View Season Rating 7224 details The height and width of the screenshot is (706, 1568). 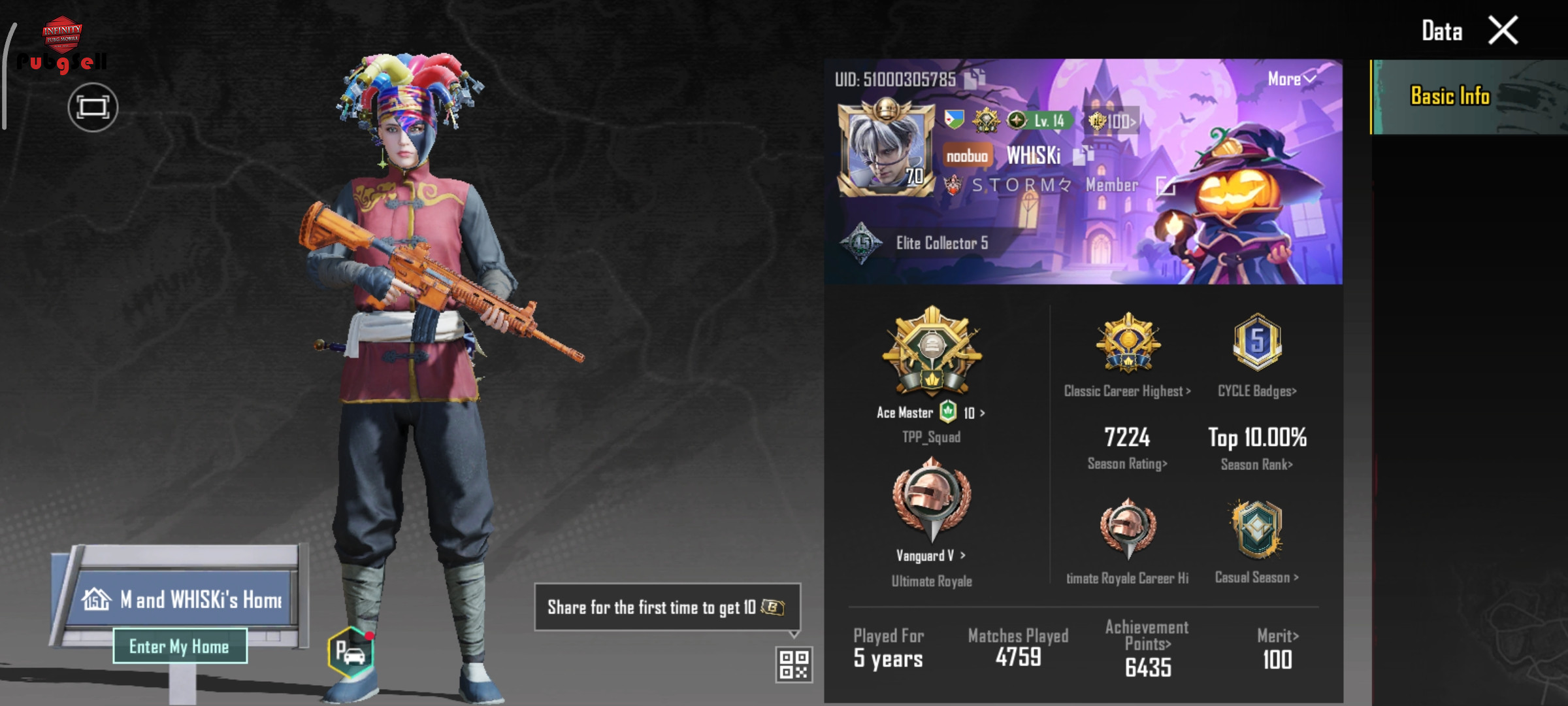[1128, 448]
